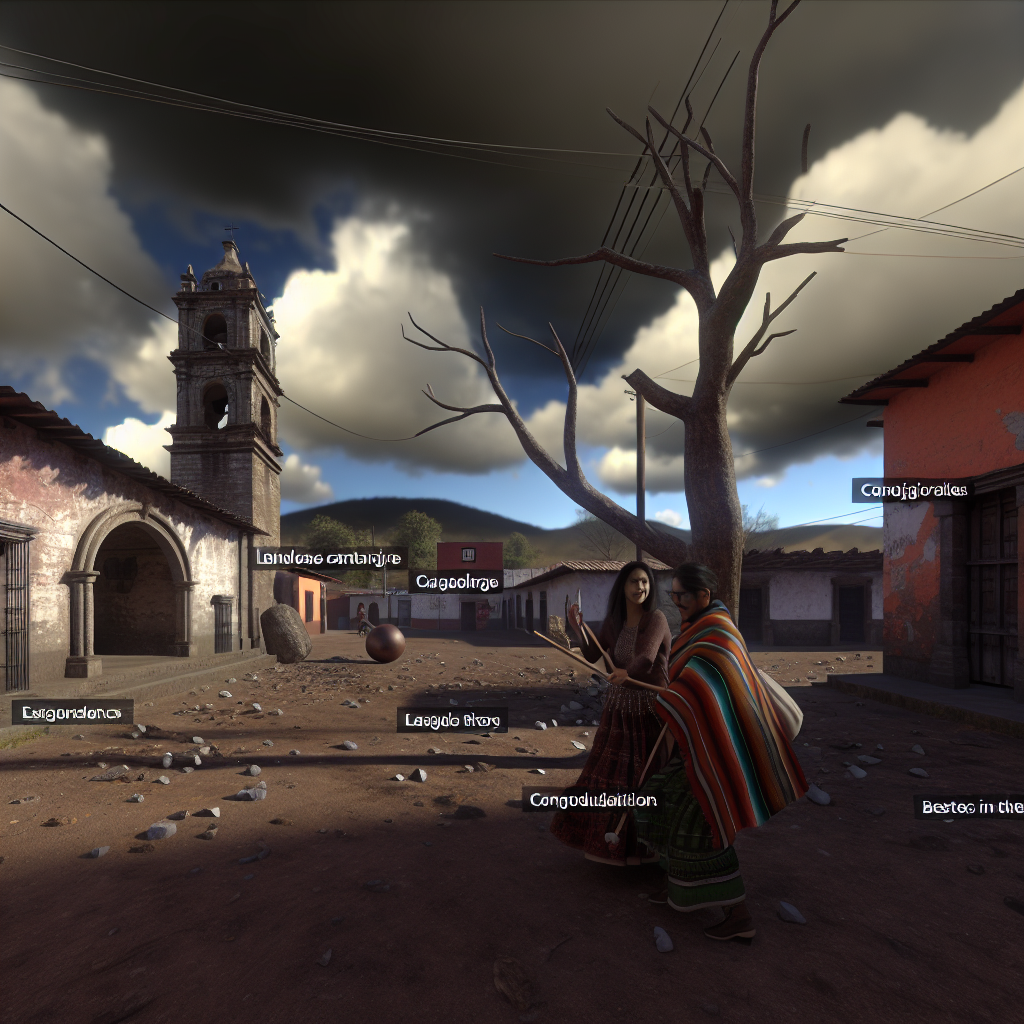Choose the "Laagdo tkog" label tag
1024x1024 pixels.
pyautogui.click(x=452, y=719)
